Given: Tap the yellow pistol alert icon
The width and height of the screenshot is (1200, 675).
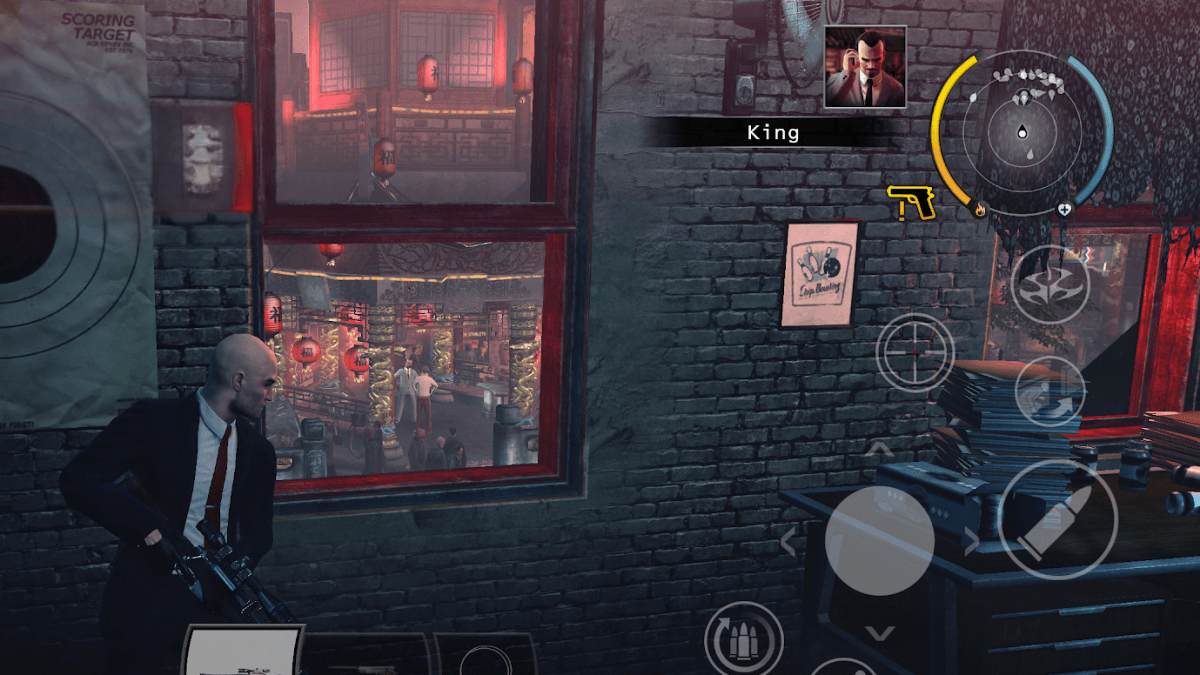Looking at the screenshot, I should pyautogui.click(x=911, y=202).
